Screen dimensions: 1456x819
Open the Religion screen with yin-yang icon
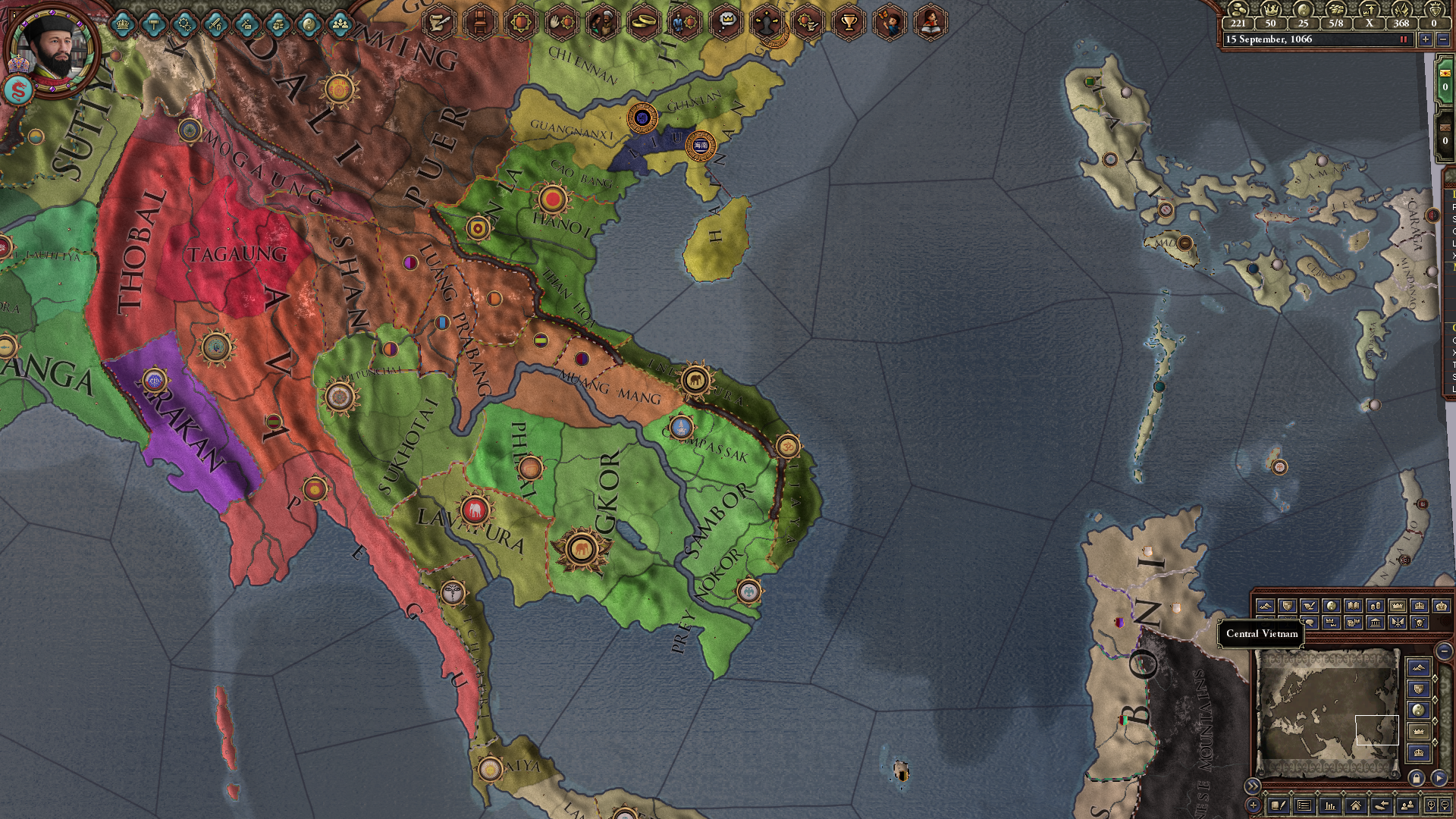coord(309,24)
